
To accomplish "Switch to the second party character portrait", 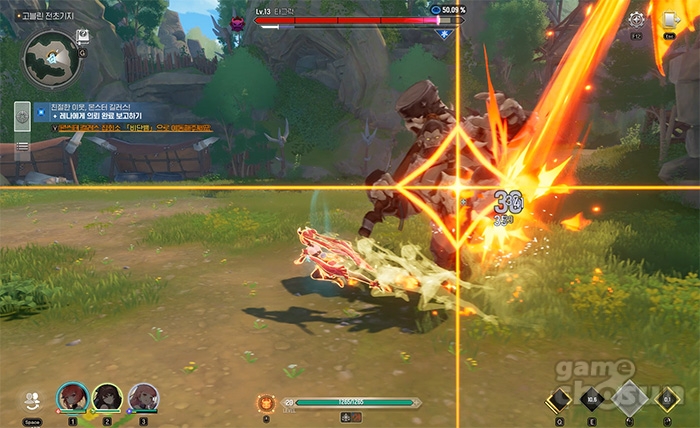I will click(107, 398).
